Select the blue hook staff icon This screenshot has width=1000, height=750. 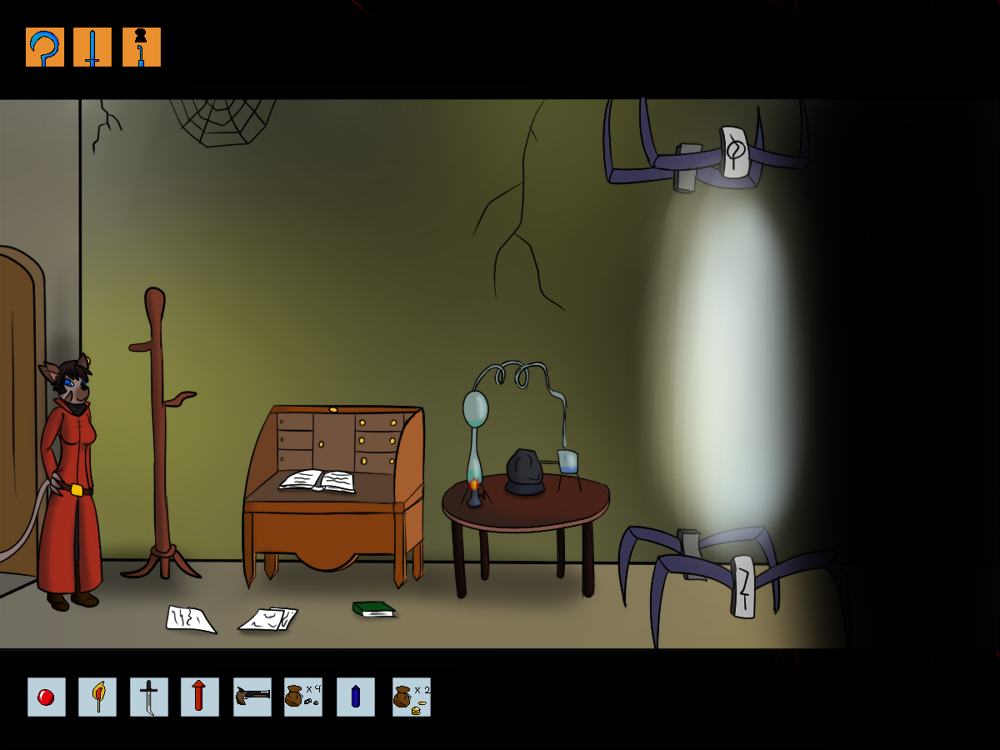(x=44, y=47)
